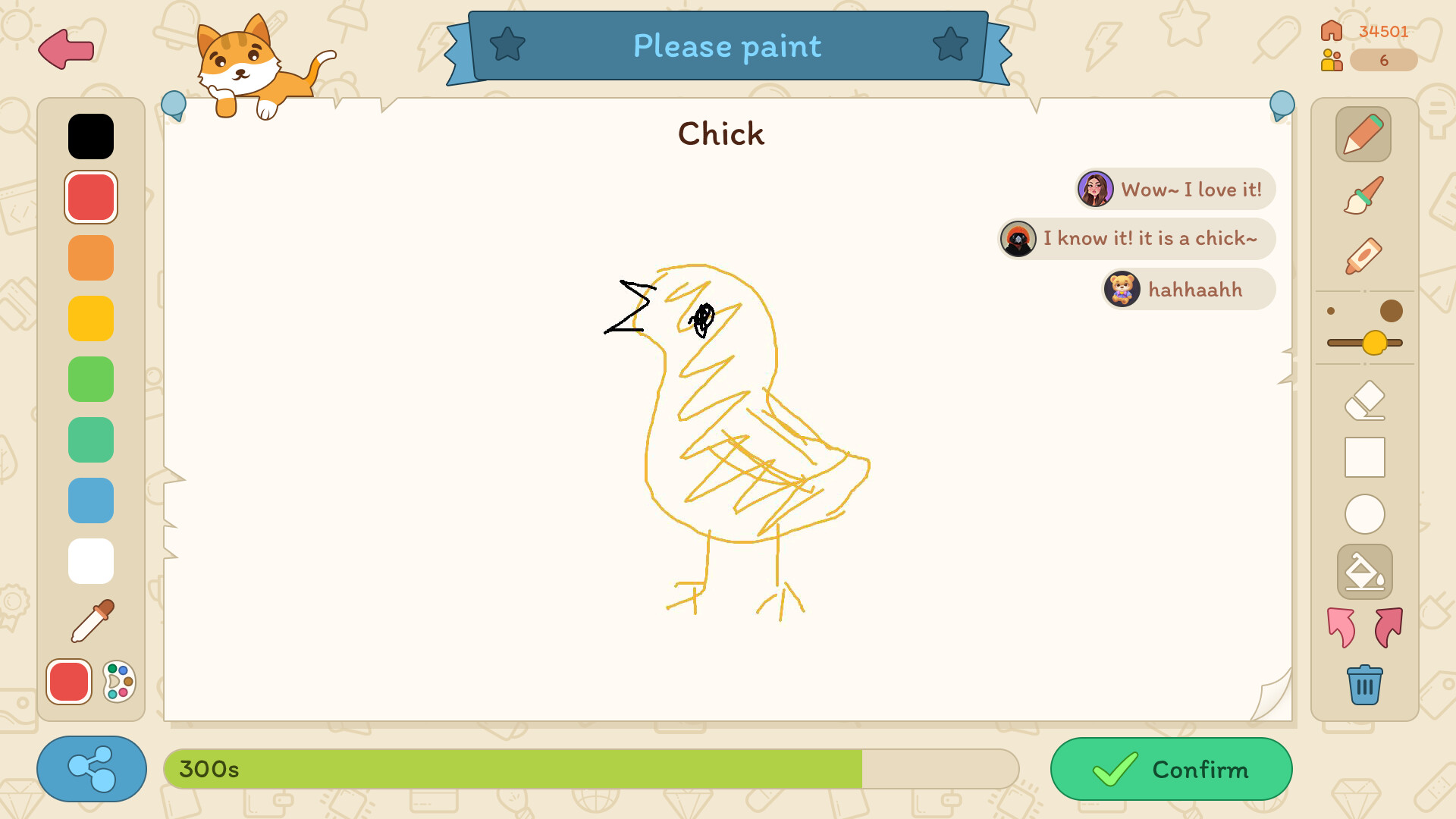Image resolution: width=1456 pixels, height=819 pixels.
Task: Select the Brush tool
Action: (x=1363, y=195)
